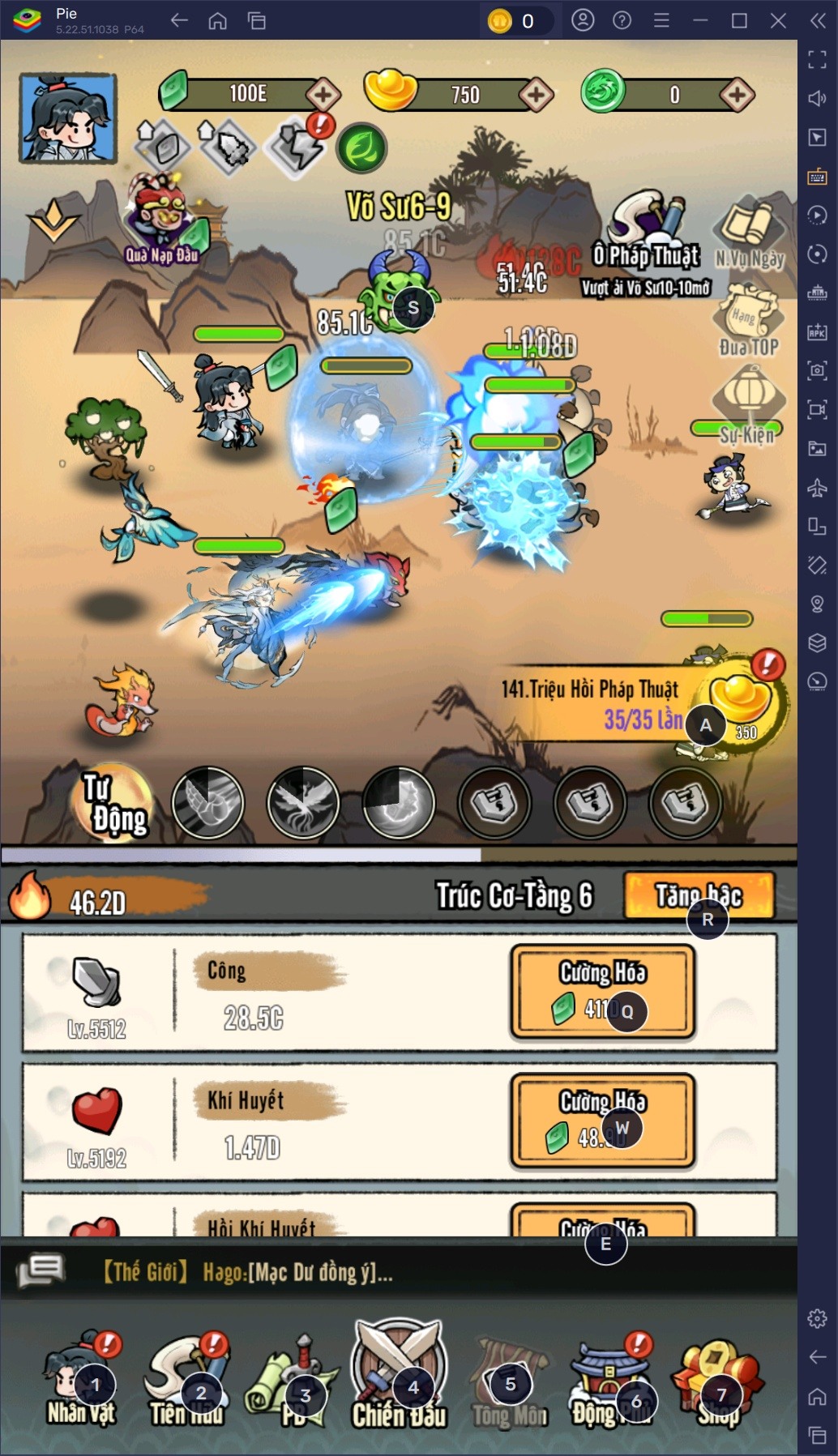Add more gold ingots
This screenshot has height=1456, width=838.
point(536,95)
